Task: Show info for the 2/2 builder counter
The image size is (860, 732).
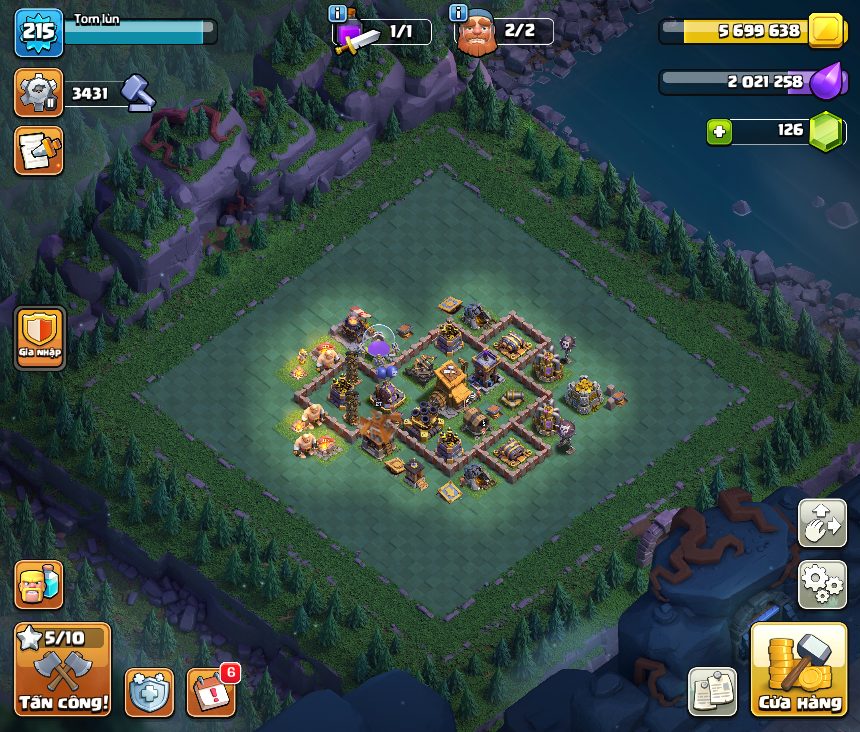Action: (459, 14)
